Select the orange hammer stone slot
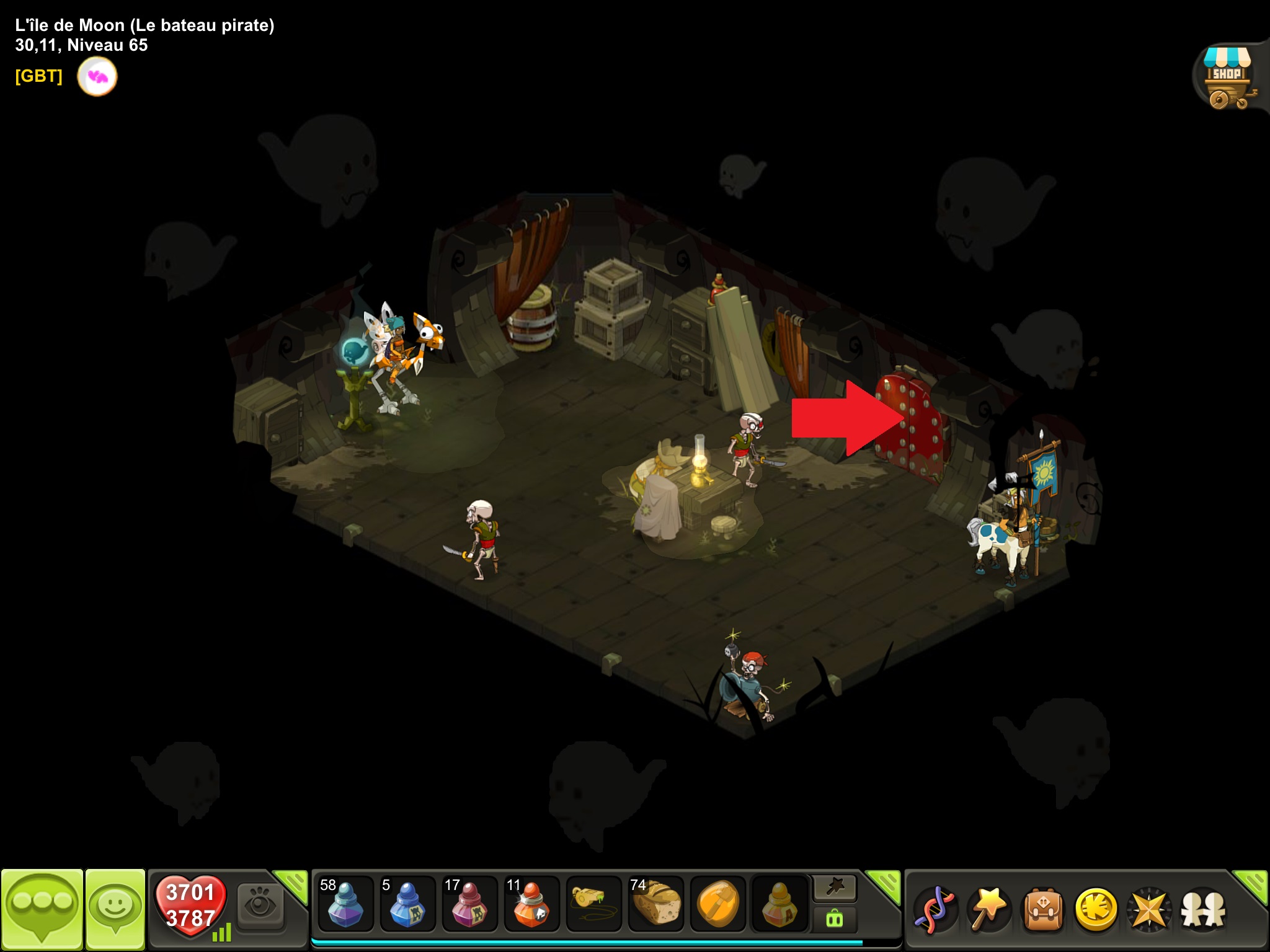 click(x=717, y=904)
